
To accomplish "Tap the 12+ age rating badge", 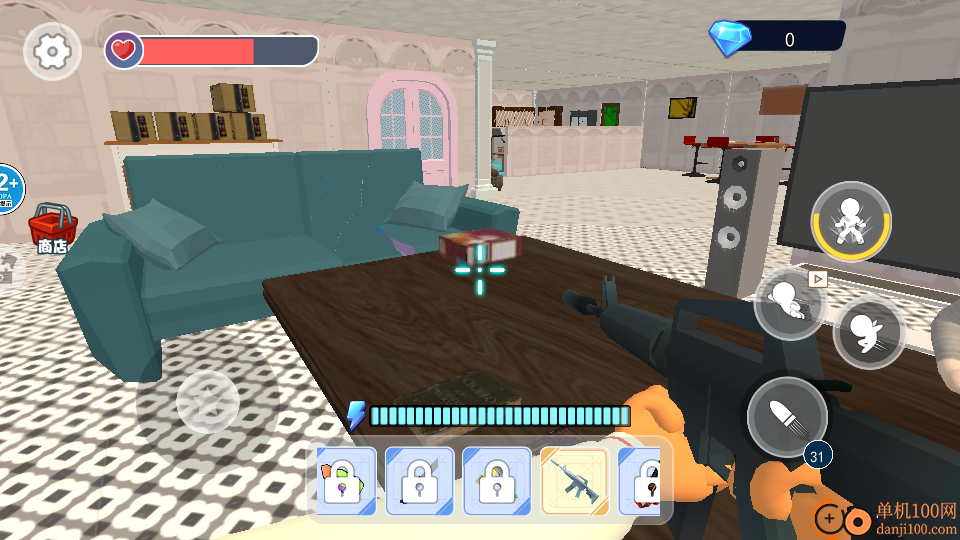I will point(8,188).
